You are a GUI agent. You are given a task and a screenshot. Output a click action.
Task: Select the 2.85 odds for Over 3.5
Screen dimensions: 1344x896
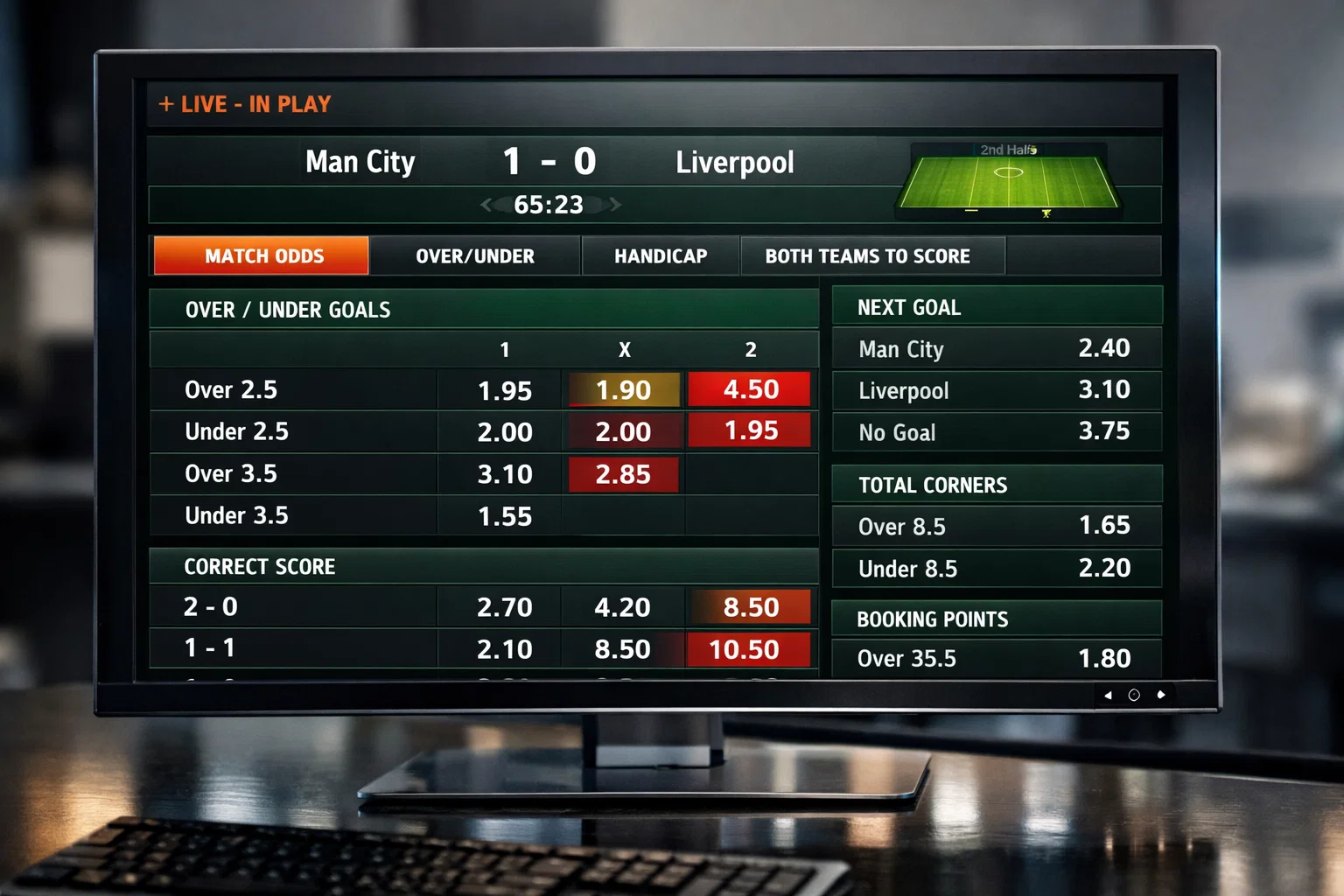pos(623,474)
